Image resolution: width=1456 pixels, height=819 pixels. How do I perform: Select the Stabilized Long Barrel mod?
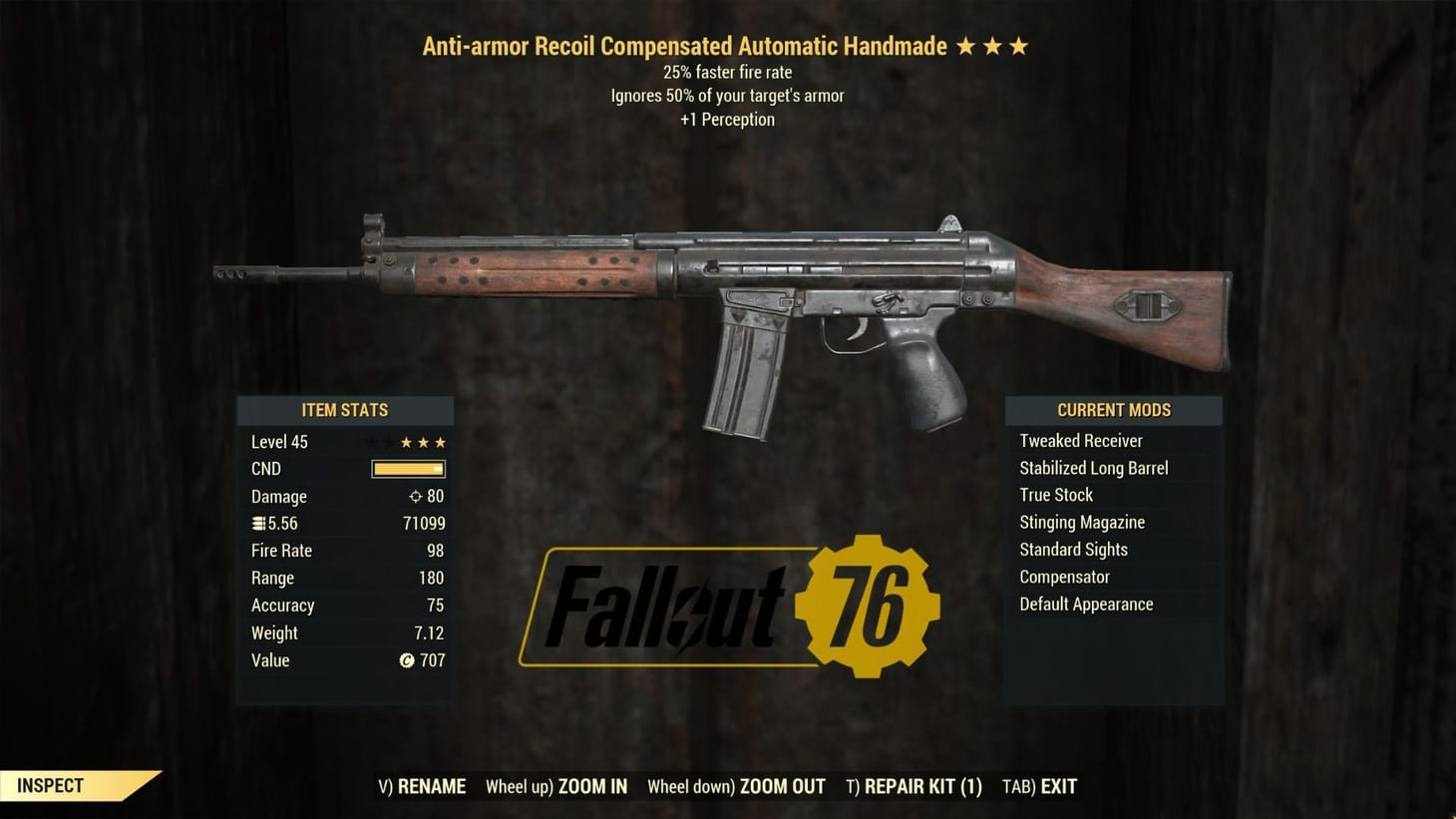(x=1094, y=467)
